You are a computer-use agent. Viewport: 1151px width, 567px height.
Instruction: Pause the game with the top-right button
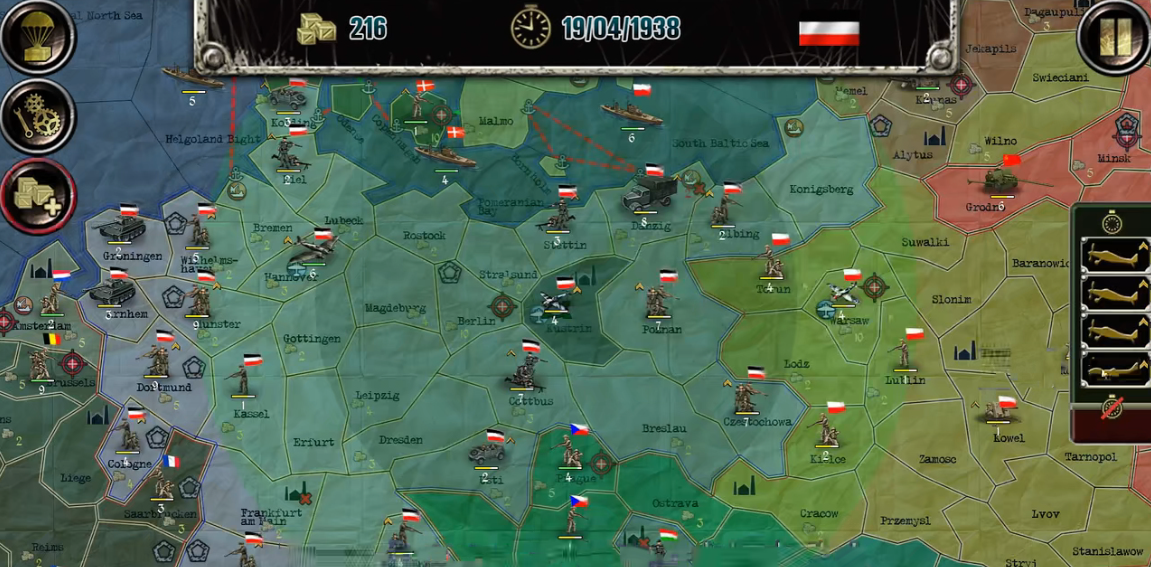pos(1113,36)
